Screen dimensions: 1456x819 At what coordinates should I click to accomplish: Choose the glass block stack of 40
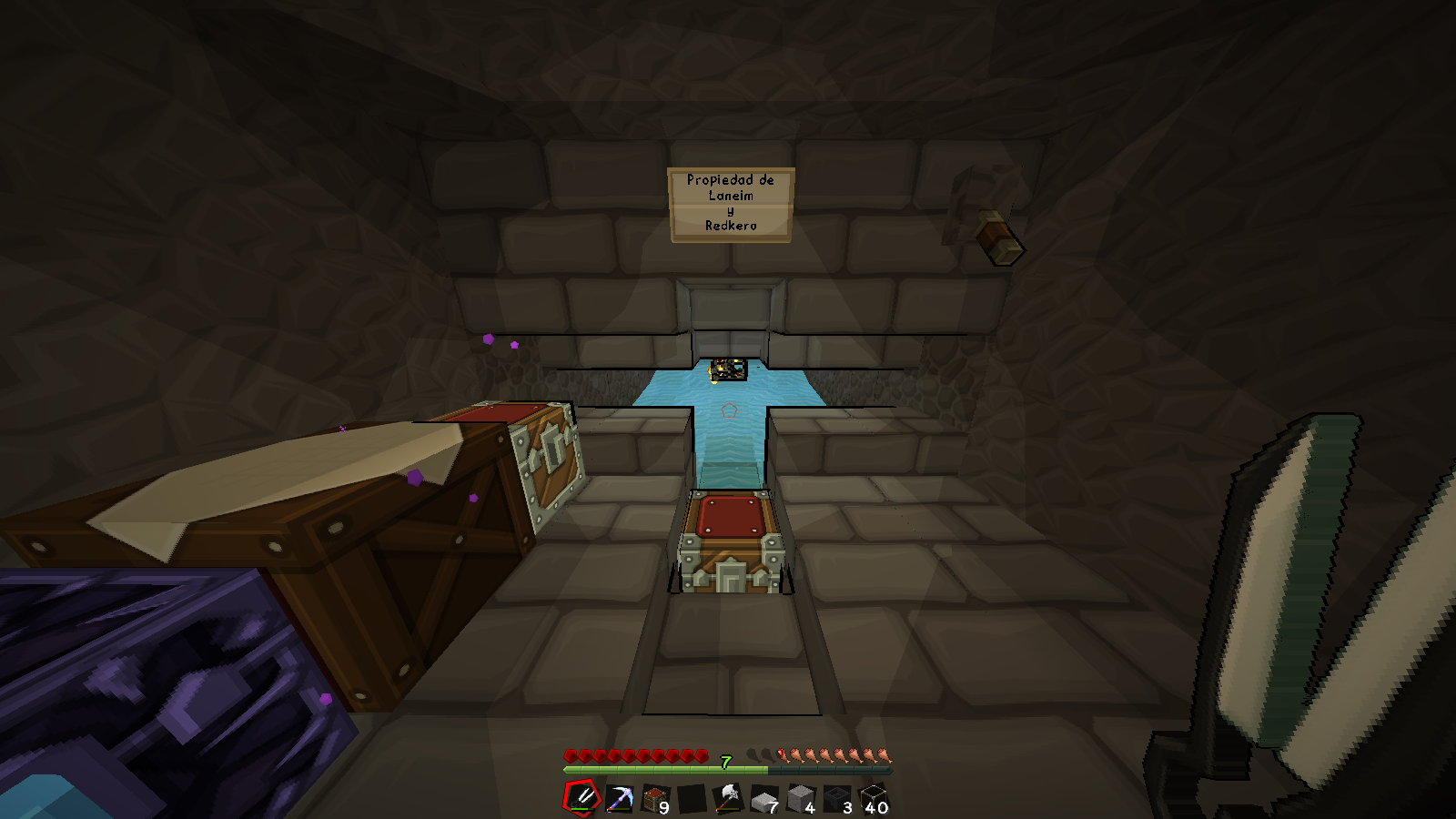874,799
